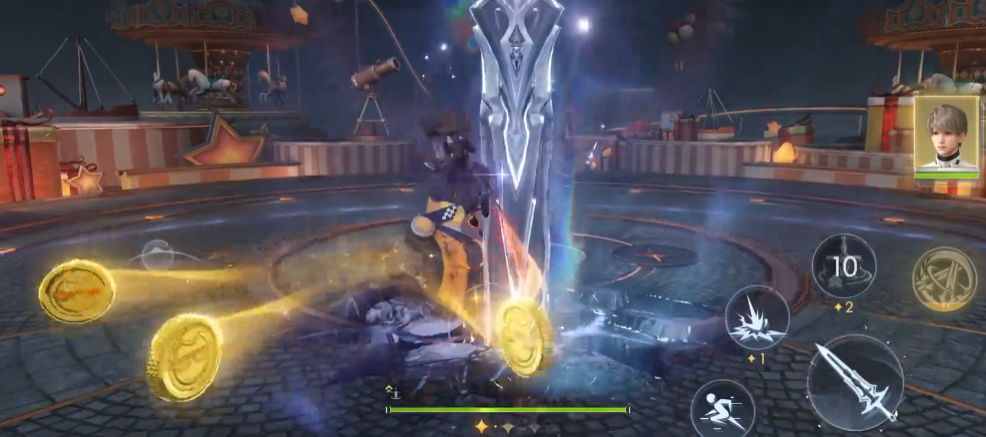Tap the sword basic attack button
This screenshot has height=437, width=986.
(855, 383)
